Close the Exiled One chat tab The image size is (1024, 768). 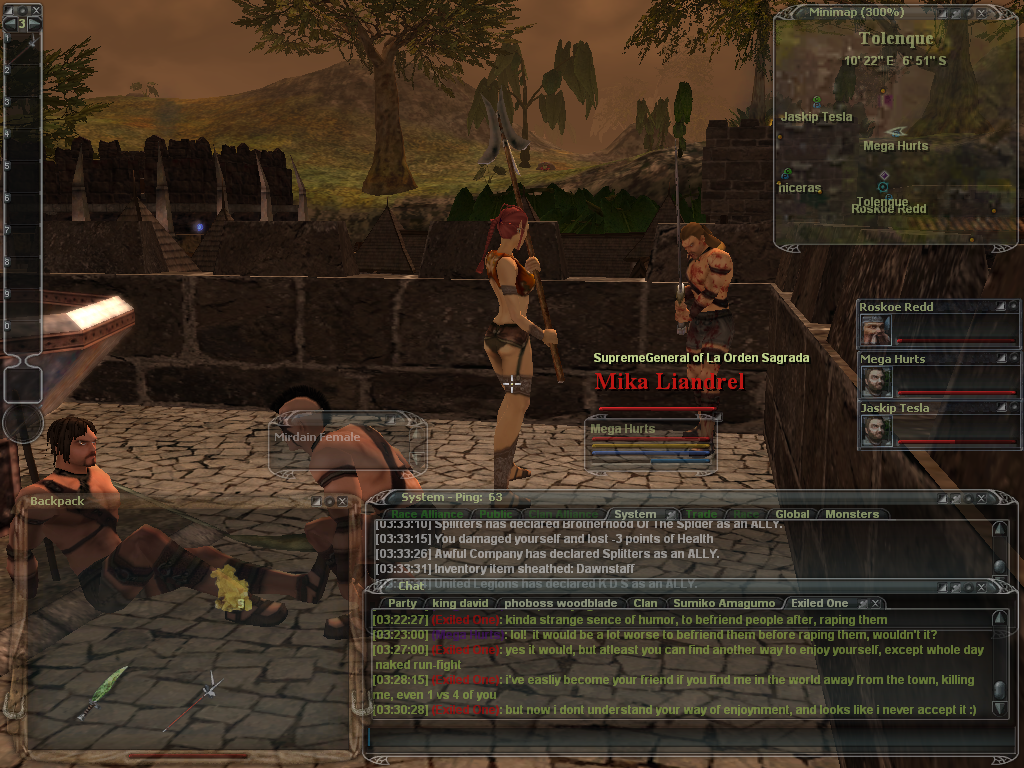tap(876, 603)
